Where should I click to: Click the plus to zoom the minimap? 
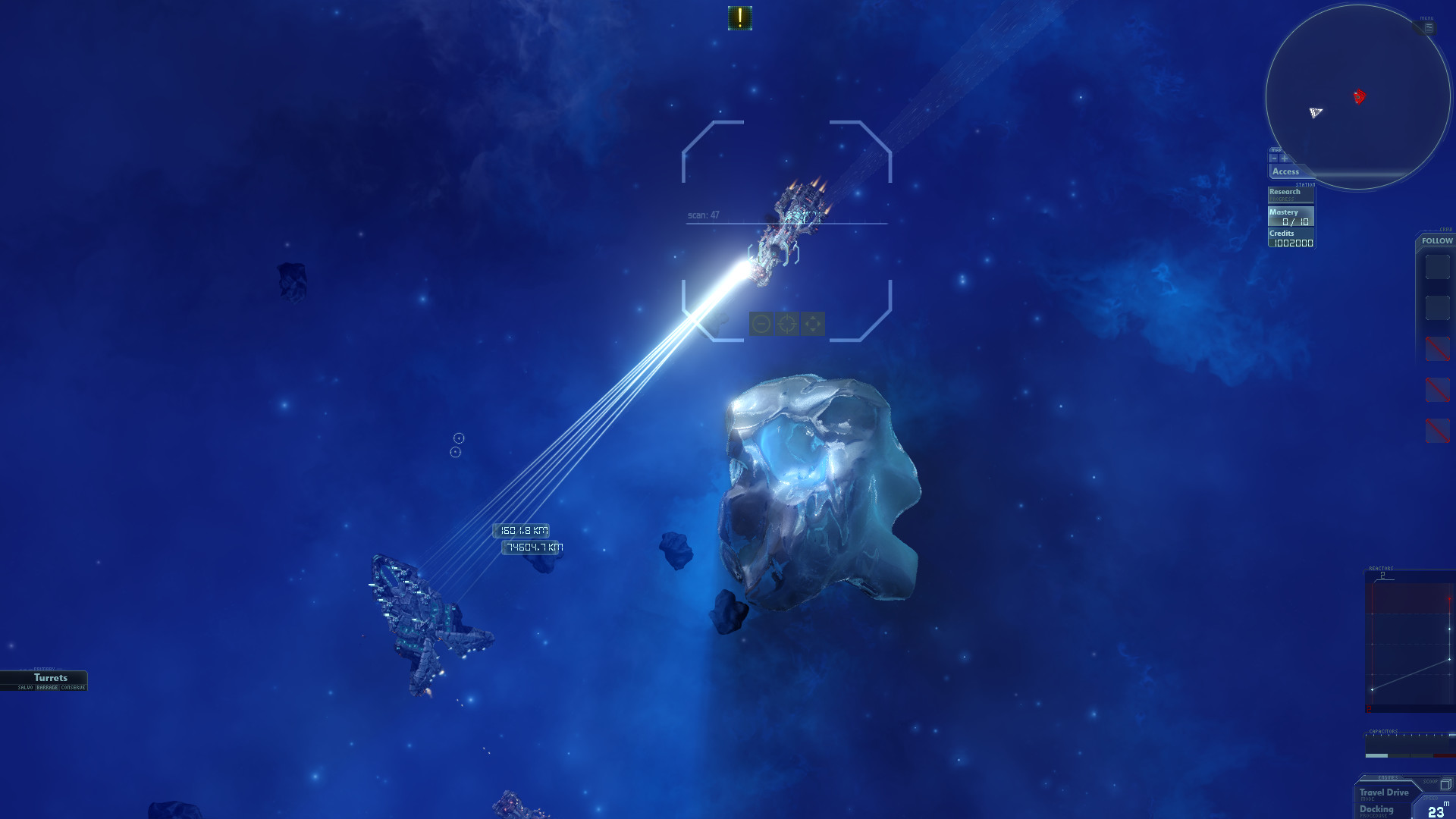[x=1284, y=158]
